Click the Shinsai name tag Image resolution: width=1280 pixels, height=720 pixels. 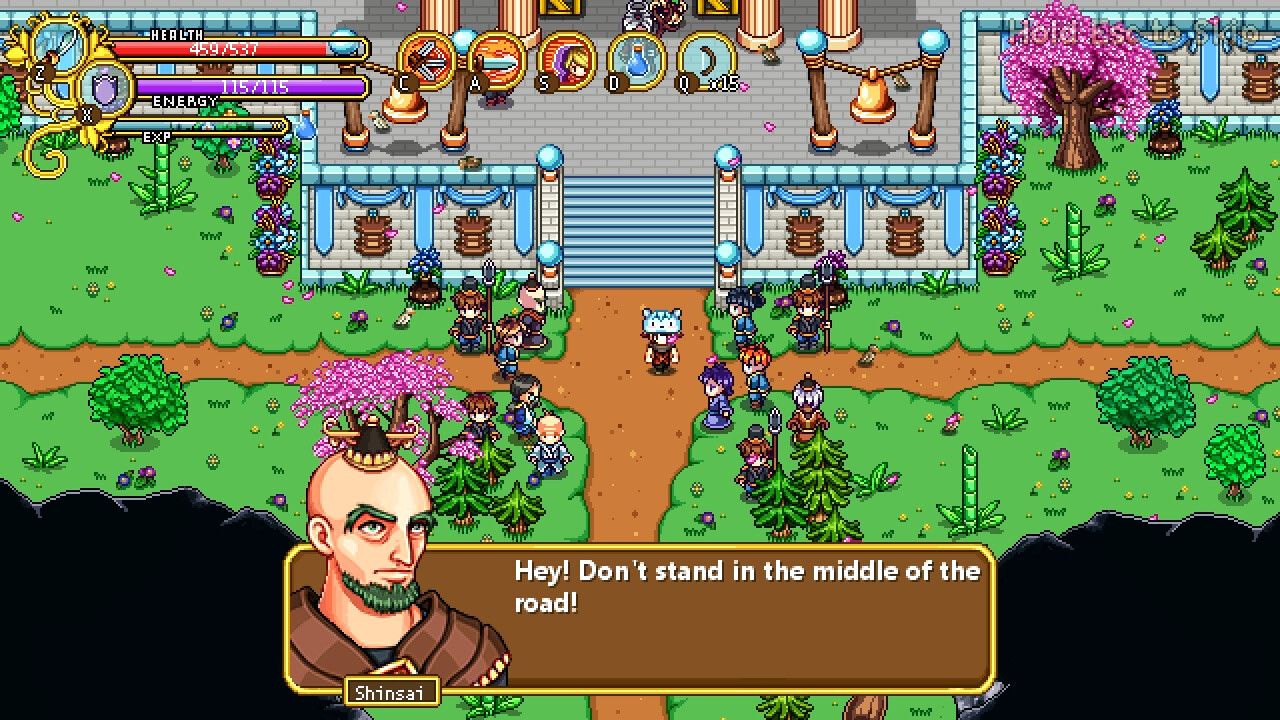(x=390, y=691)
